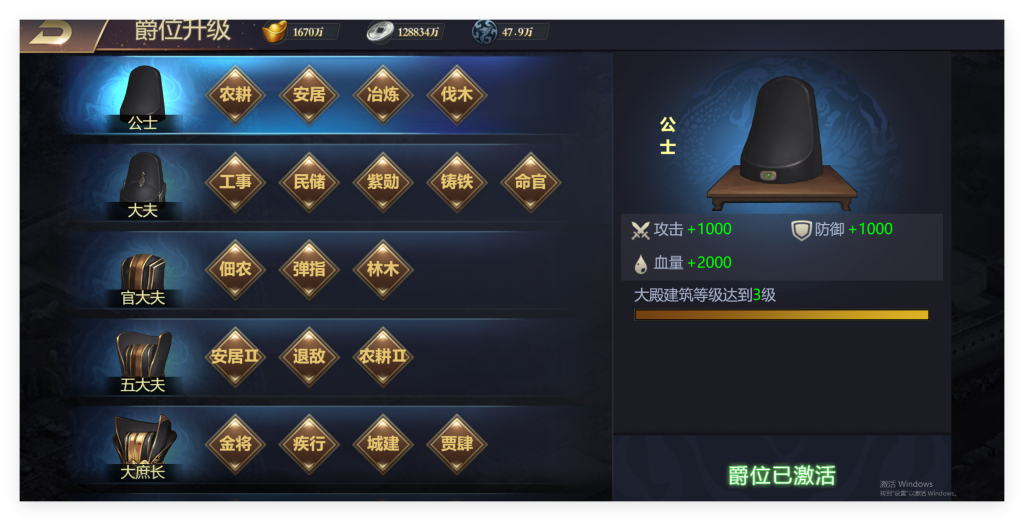This screenshot has height=521, width=1024.
Task: Open the 伐木 skill diamond
Action: pyautogui.click(x=457, y=95)
